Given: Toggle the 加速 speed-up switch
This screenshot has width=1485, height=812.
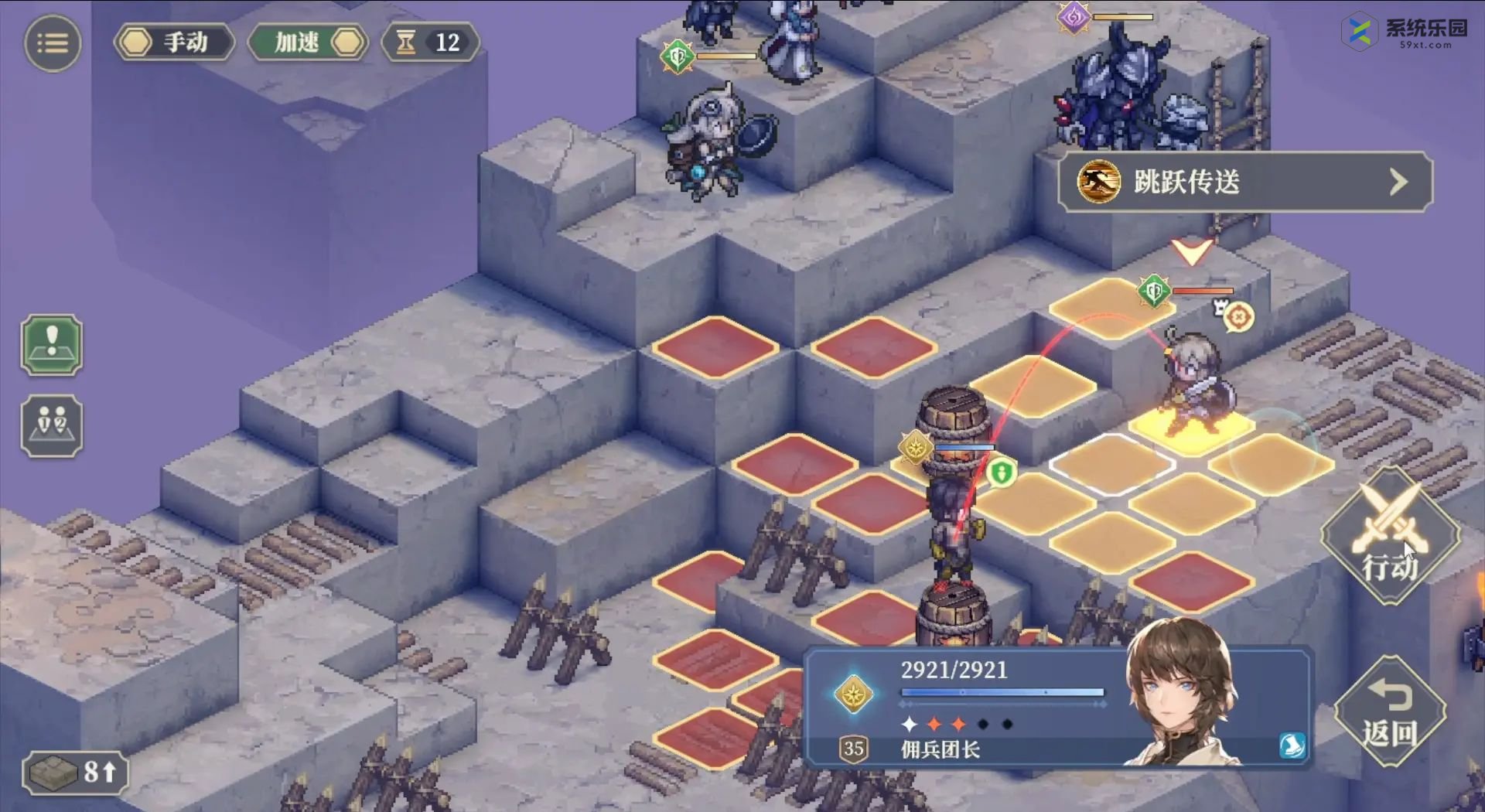Looking at the screenshot, I should [x=309, y=43].
